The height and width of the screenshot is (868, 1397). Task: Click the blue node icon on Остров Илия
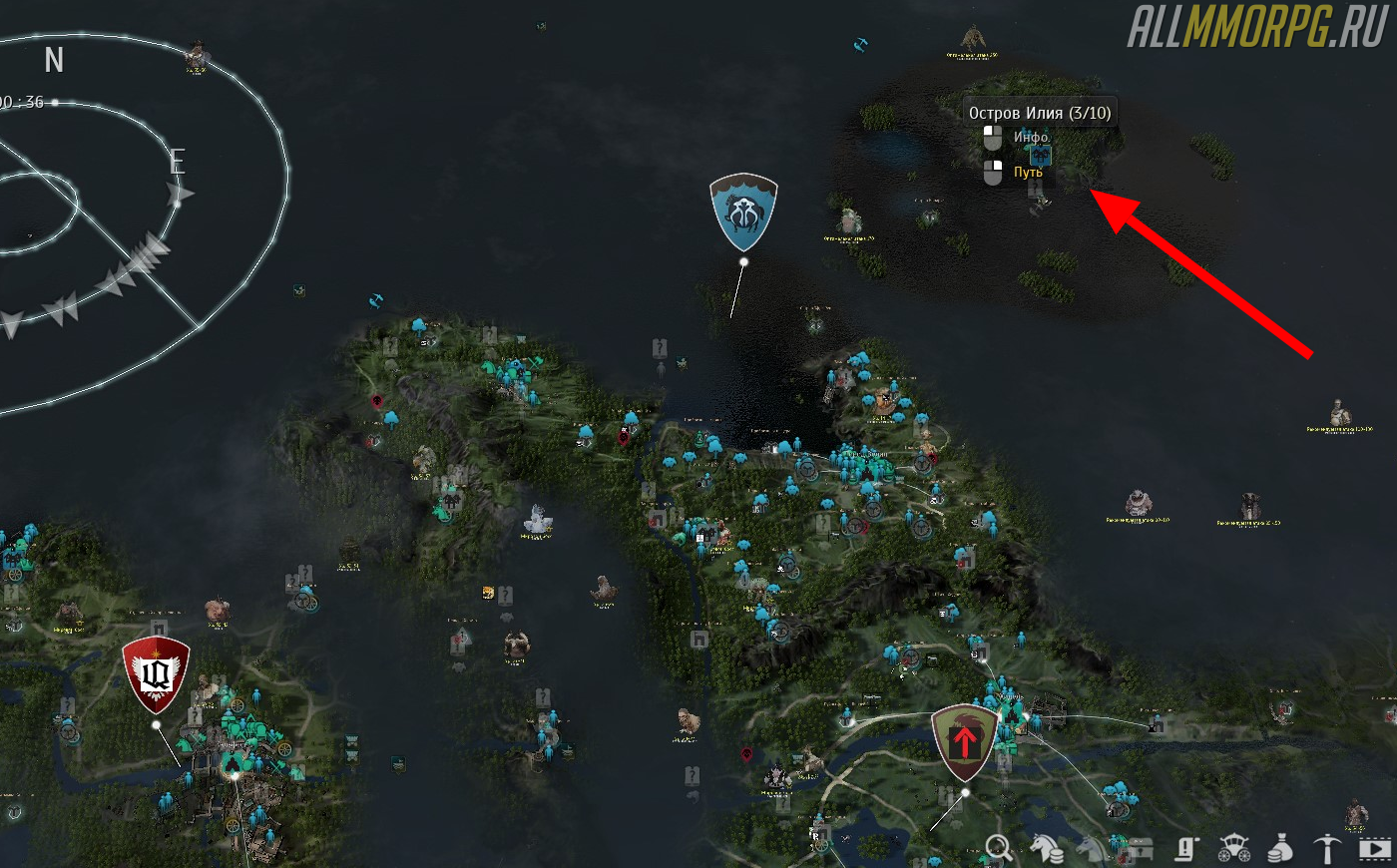pyautogui.click(x=1041, y=156)
